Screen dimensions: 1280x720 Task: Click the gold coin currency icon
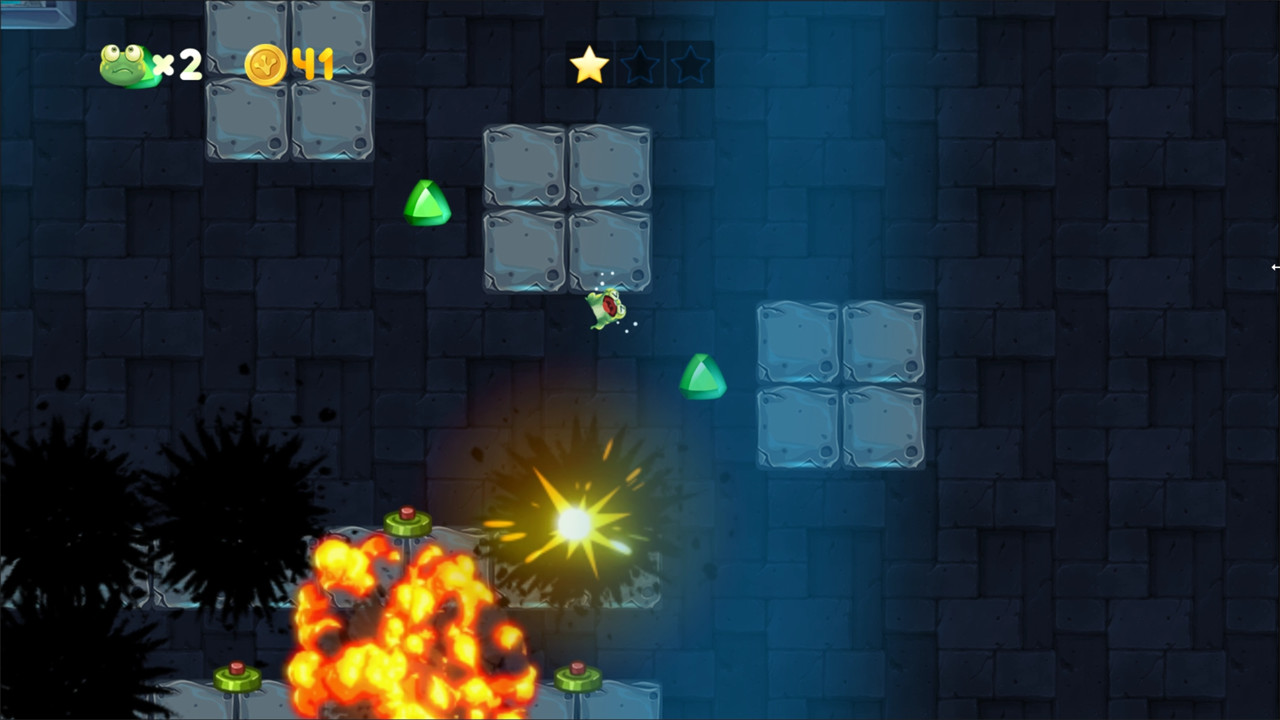click(268, 64)
